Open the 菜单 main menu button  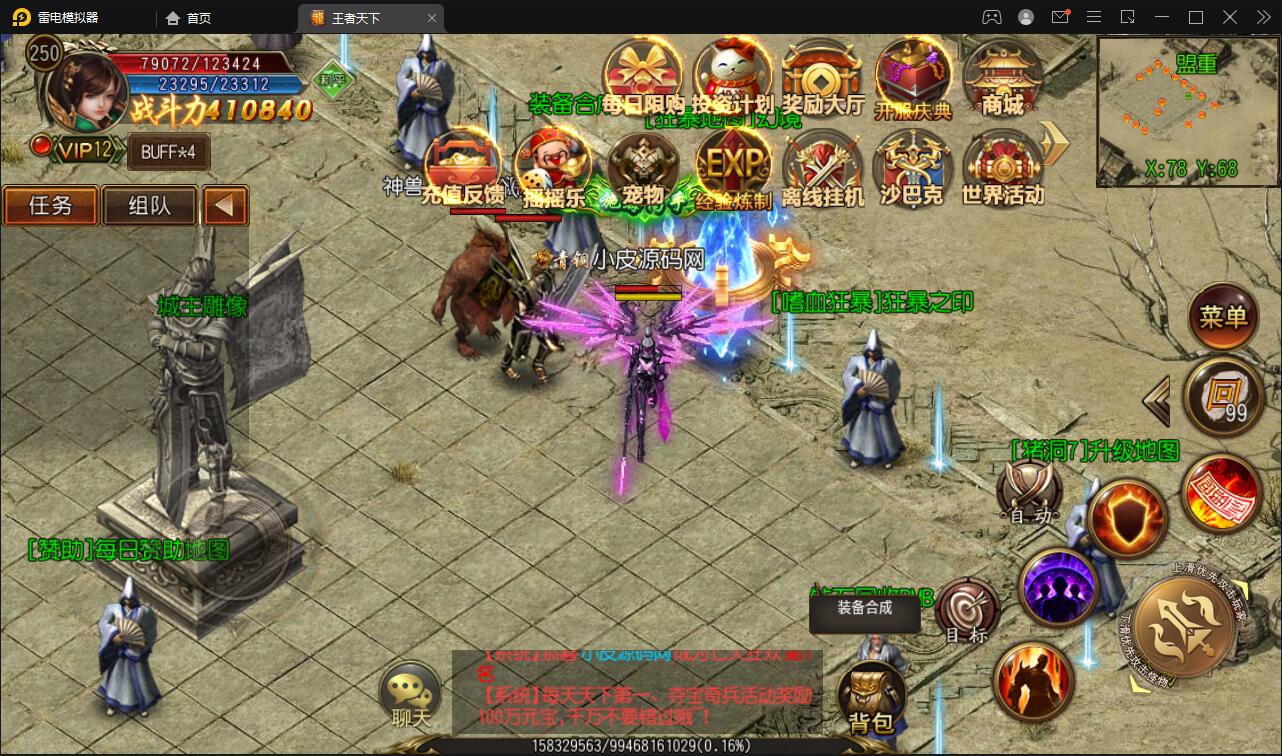pyautogui.click(x=1224, y=318)
